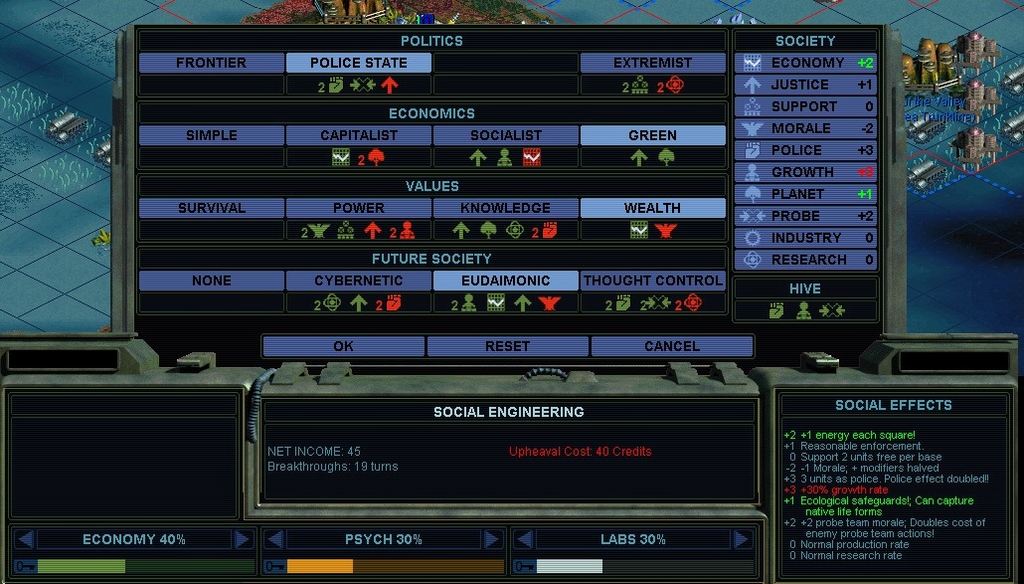The image size is (1024, 584).
Task: Switch economics to Simple
Action: pyautogui.click(x=211, y=135)
